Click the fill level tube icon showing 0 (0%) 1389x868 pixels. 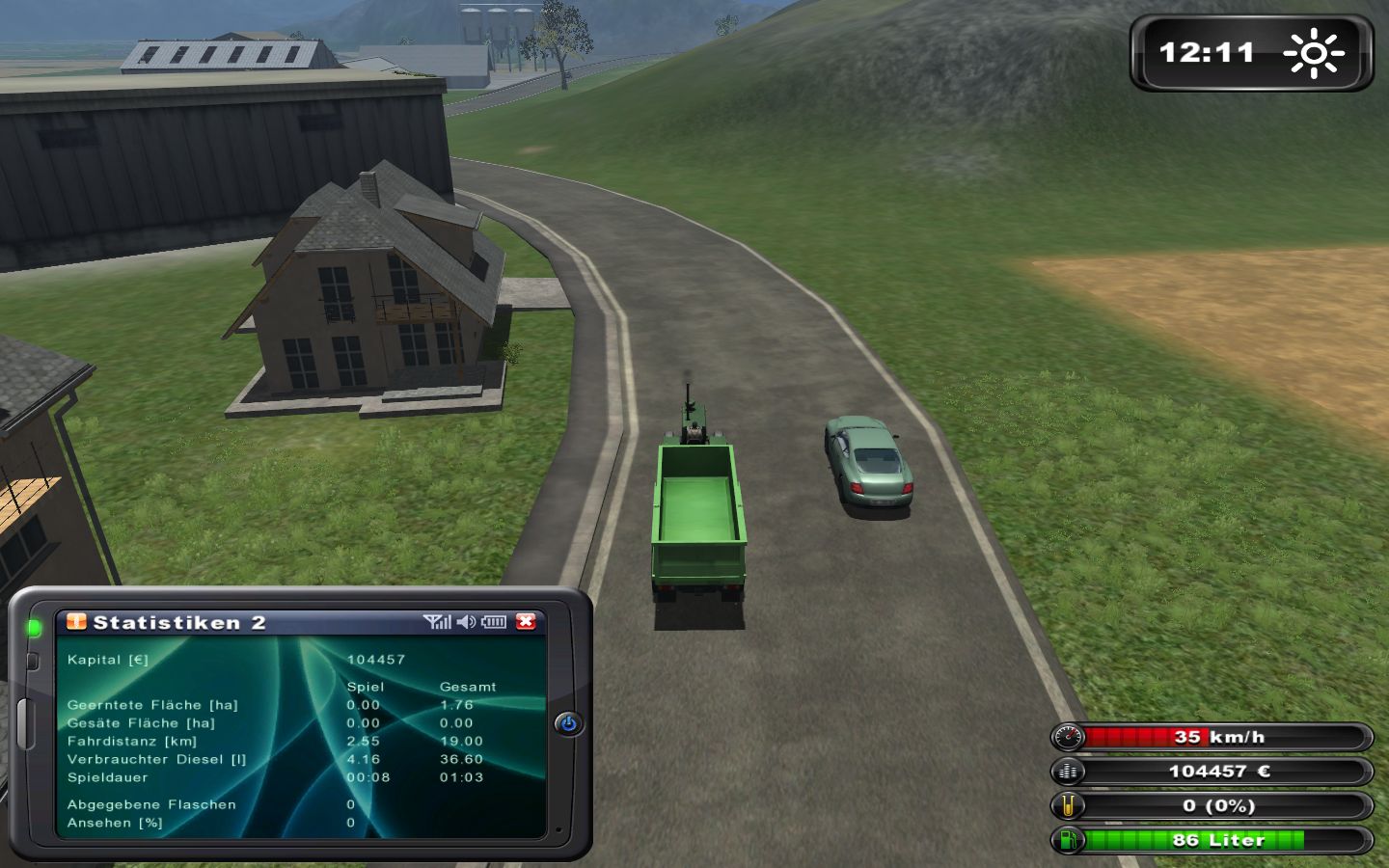point(1067,805)
